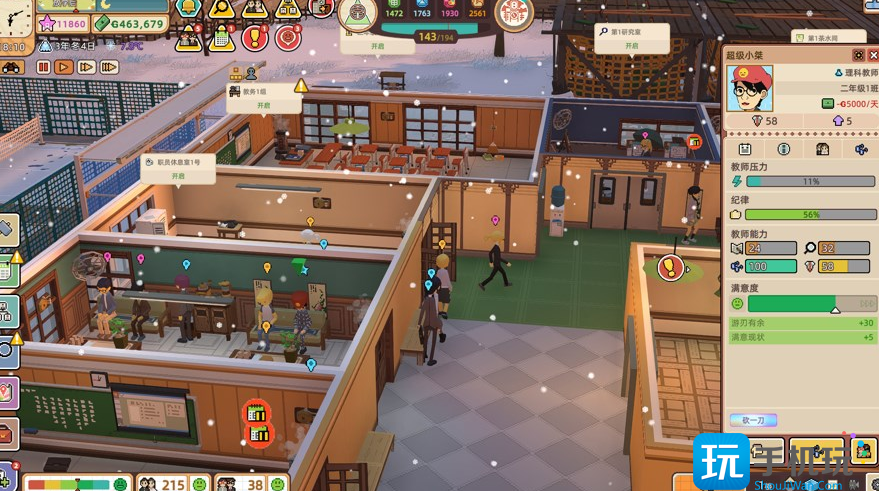The image size is (879, 491).
Task: Switch to the puzzle piece tab in teacher panel
Action: click(x=862, y=149)
